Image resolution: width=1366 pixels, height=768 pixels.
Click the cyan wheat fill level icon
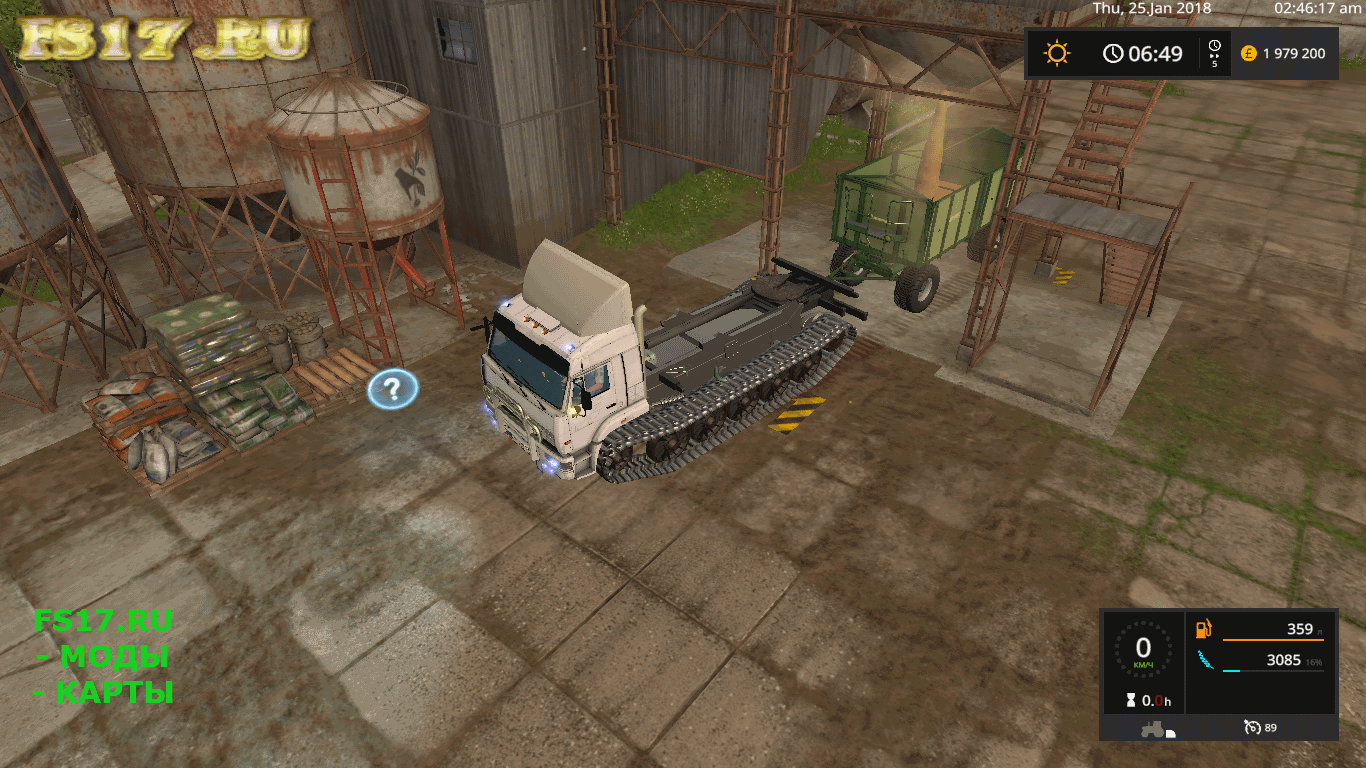1206,660
